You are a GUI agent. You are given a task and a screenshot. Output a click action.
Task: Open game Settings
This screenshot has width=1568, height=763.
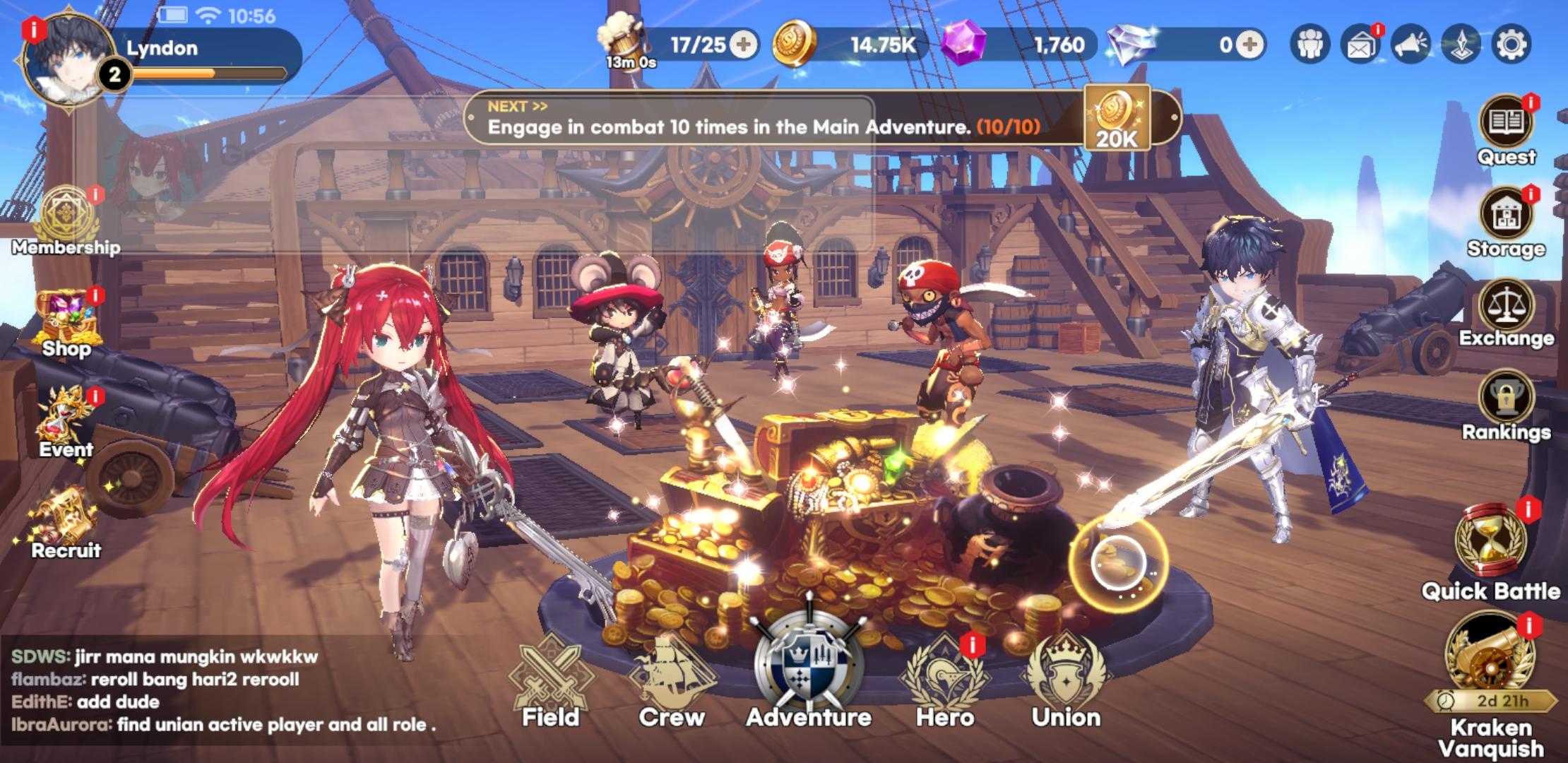point(1511,44)
